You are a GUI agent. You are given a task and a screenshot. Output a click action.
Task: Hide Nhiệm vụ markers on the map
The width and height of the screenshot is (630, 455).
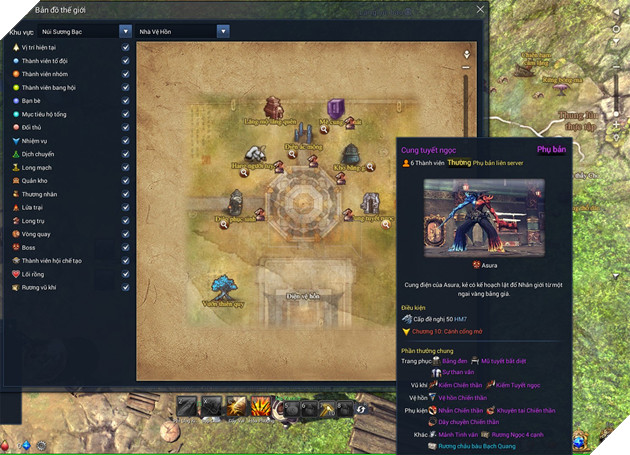125,141
